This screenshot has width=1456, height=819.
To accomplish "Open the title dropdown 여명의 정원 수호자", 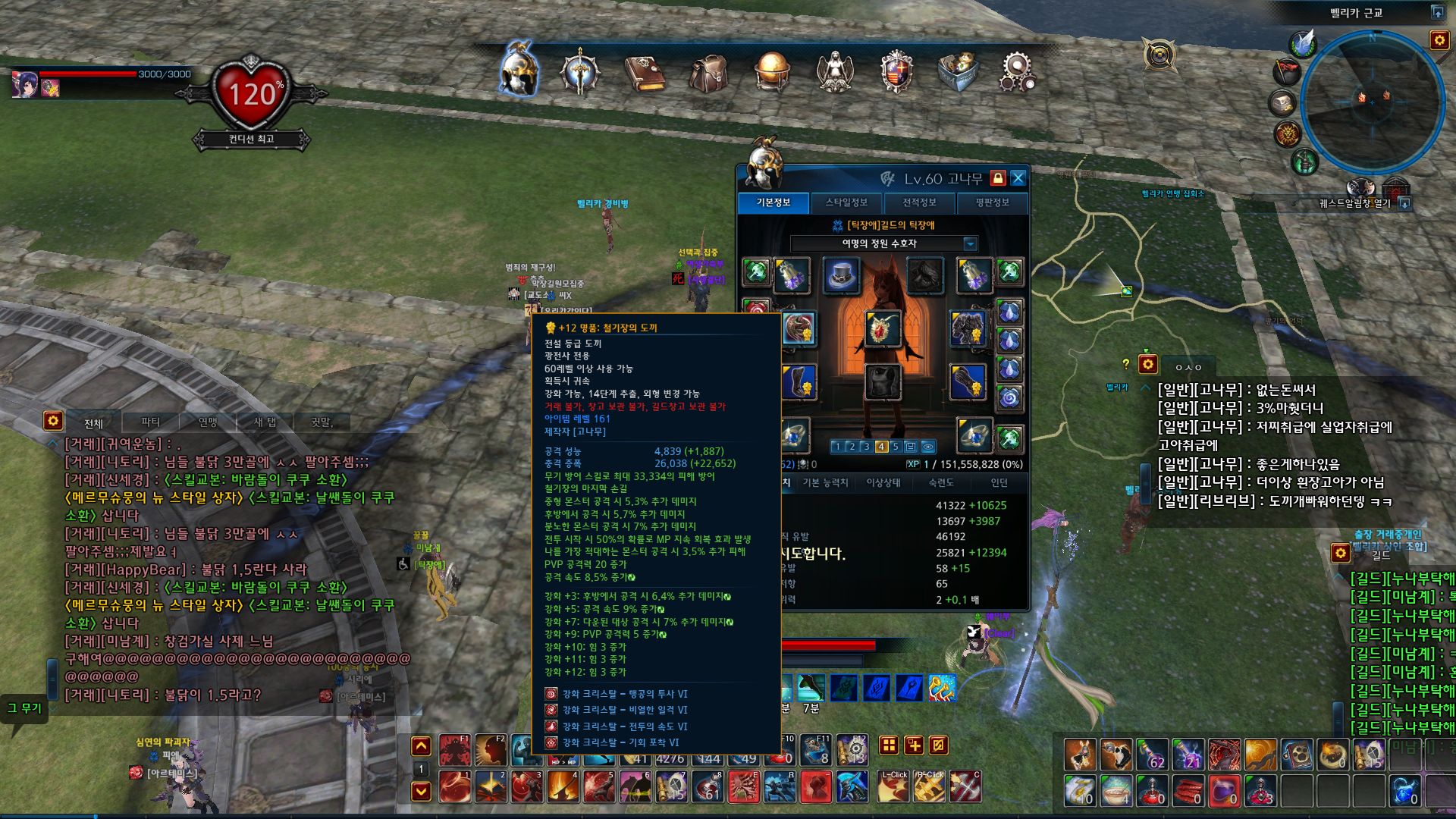I will (x=970, y=243).
